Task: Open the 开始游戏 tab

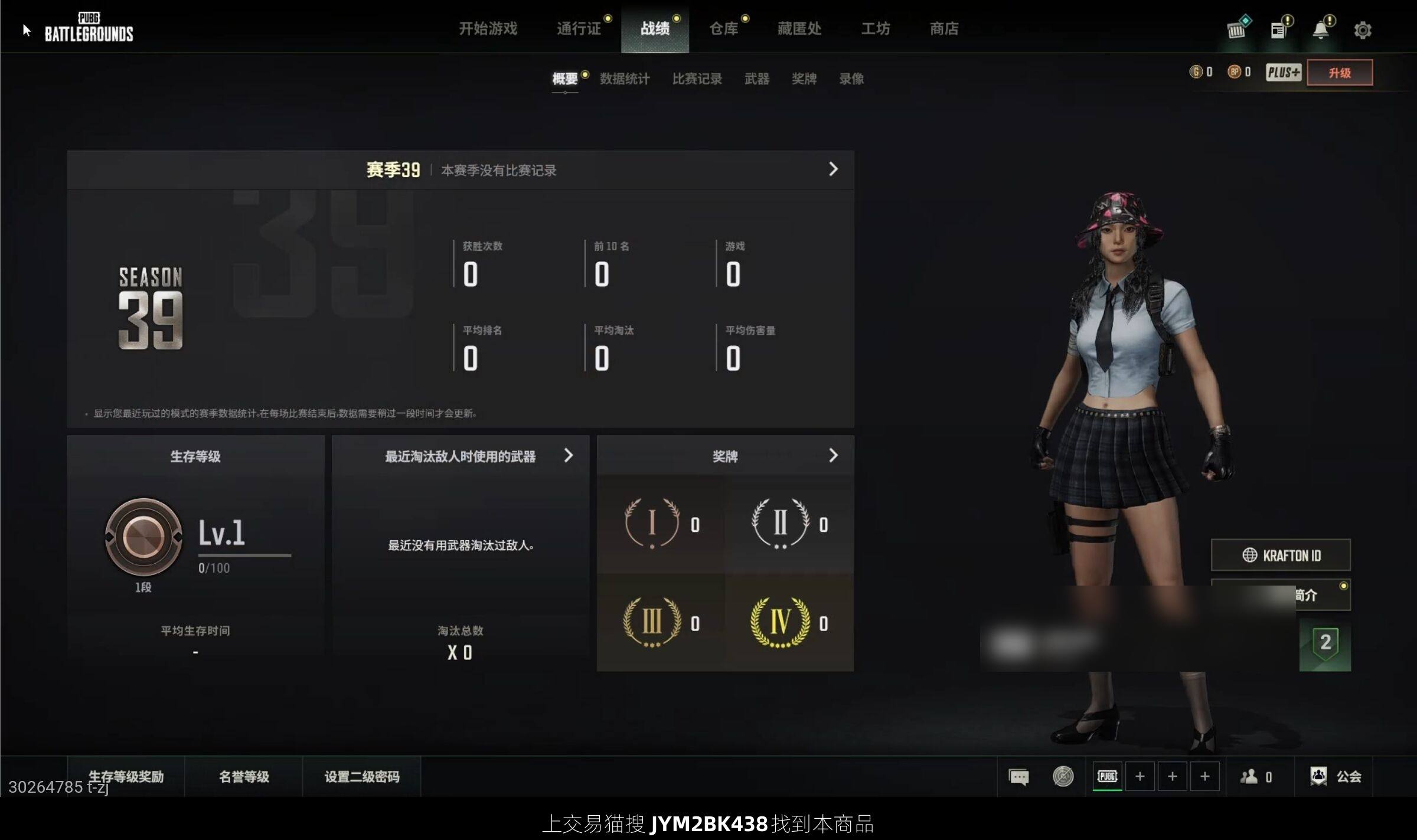Action: (488, 28)
